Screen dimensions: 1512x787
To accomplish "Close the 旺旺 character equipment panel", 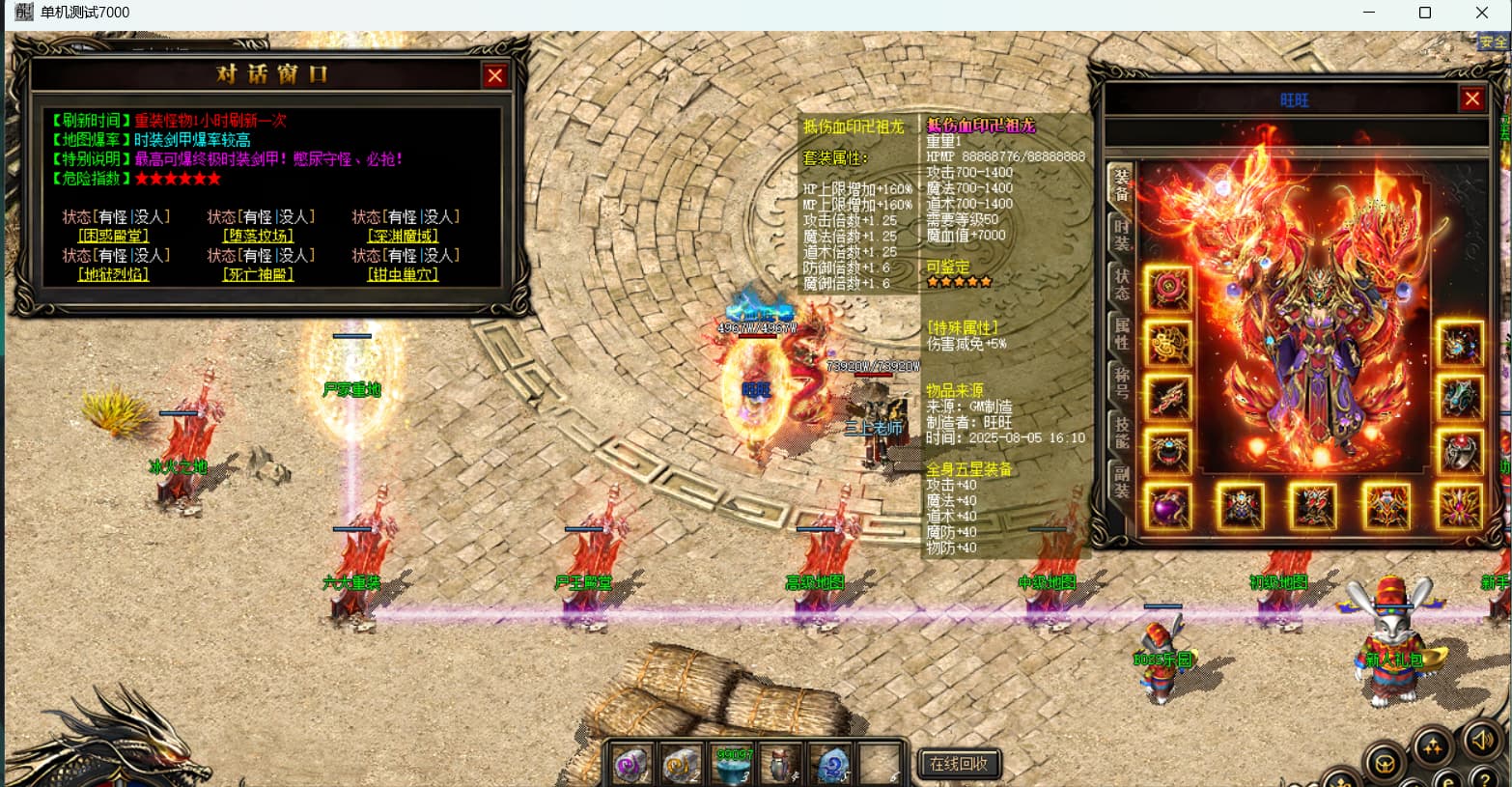I will 1471,98.
